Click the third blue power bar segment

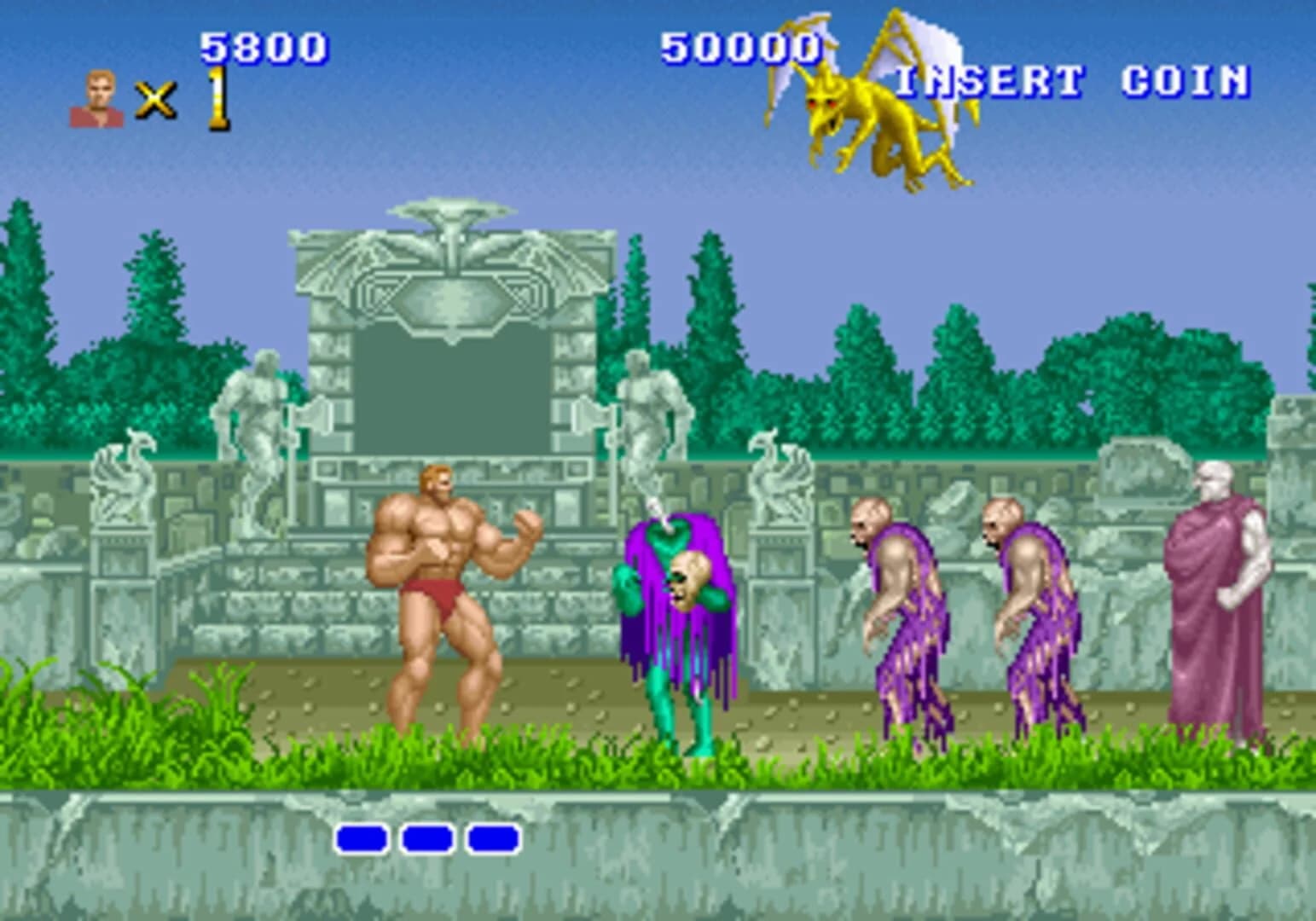point(493,840)
